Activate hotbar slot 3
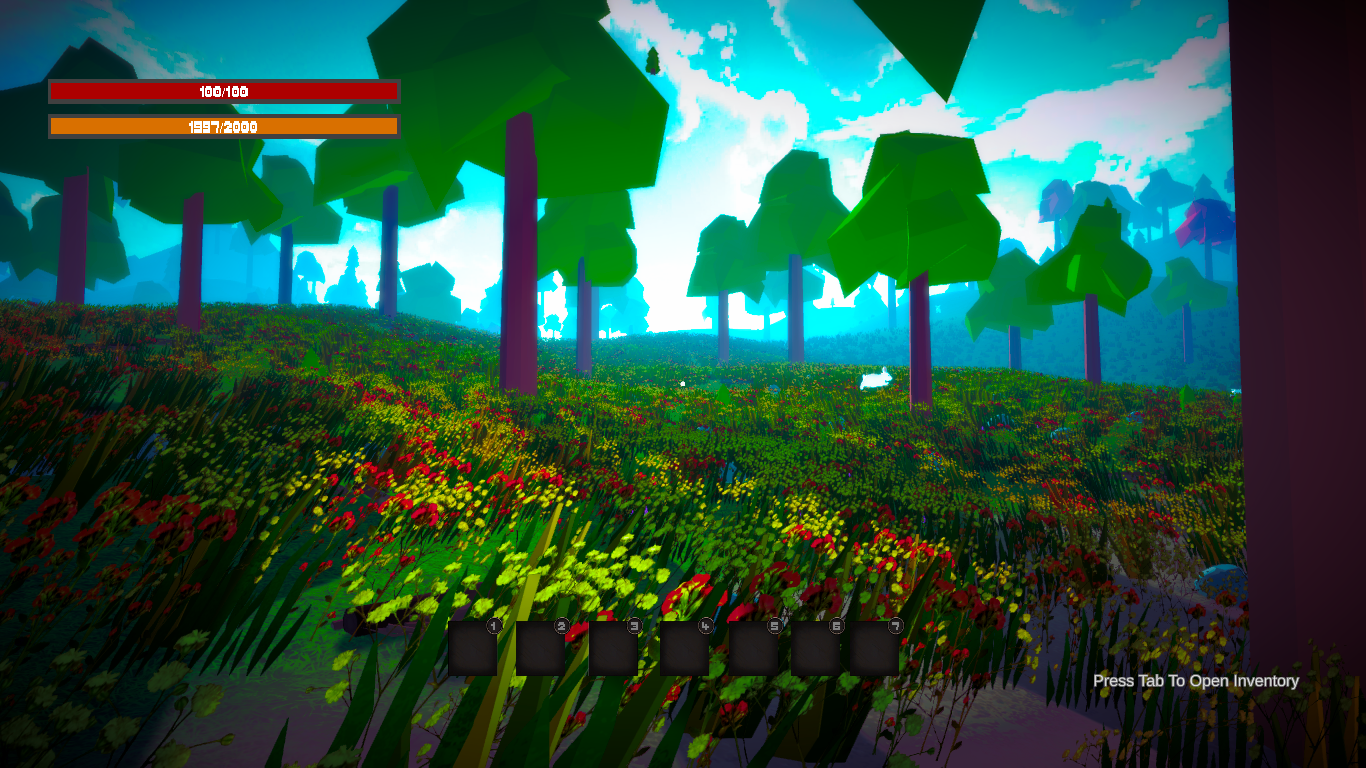Screen dimensions: 1366x768 coord(613,648)
